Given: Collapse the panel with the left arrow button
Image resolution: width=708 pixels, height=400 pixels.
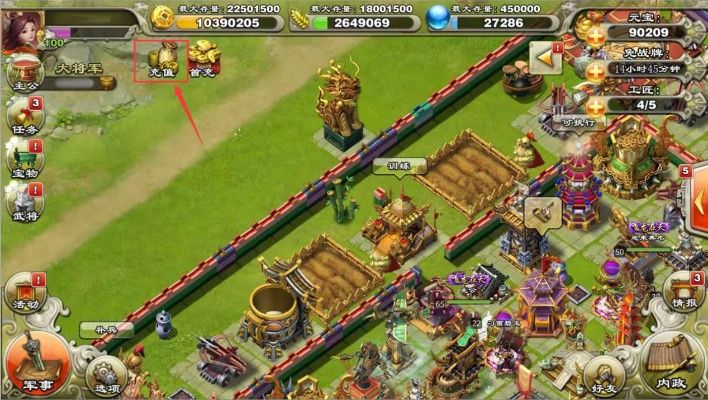Looking at the screenshot, I should coord(547,59).
